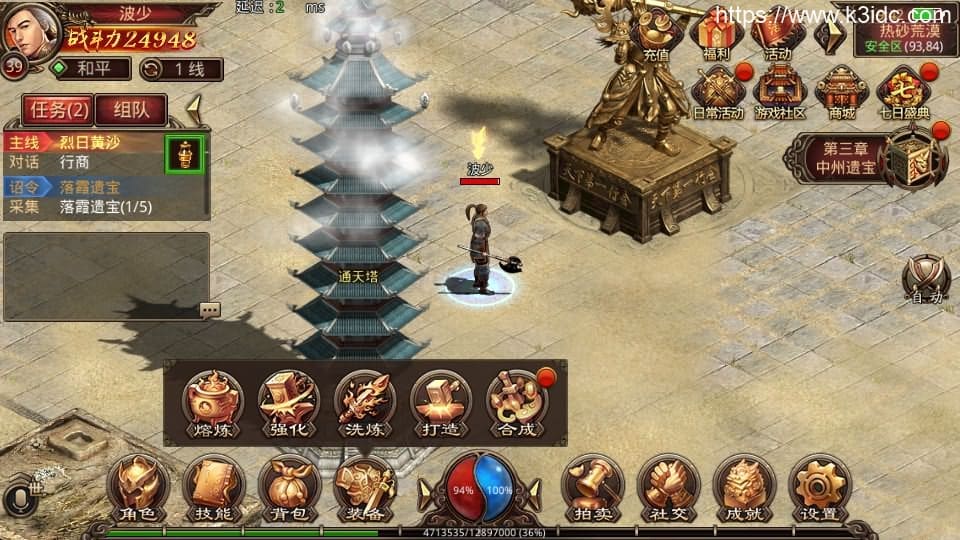This screenshot has width=960, height=540.
Task: Change the 和平 attack mode
Action: pos(90,69)
